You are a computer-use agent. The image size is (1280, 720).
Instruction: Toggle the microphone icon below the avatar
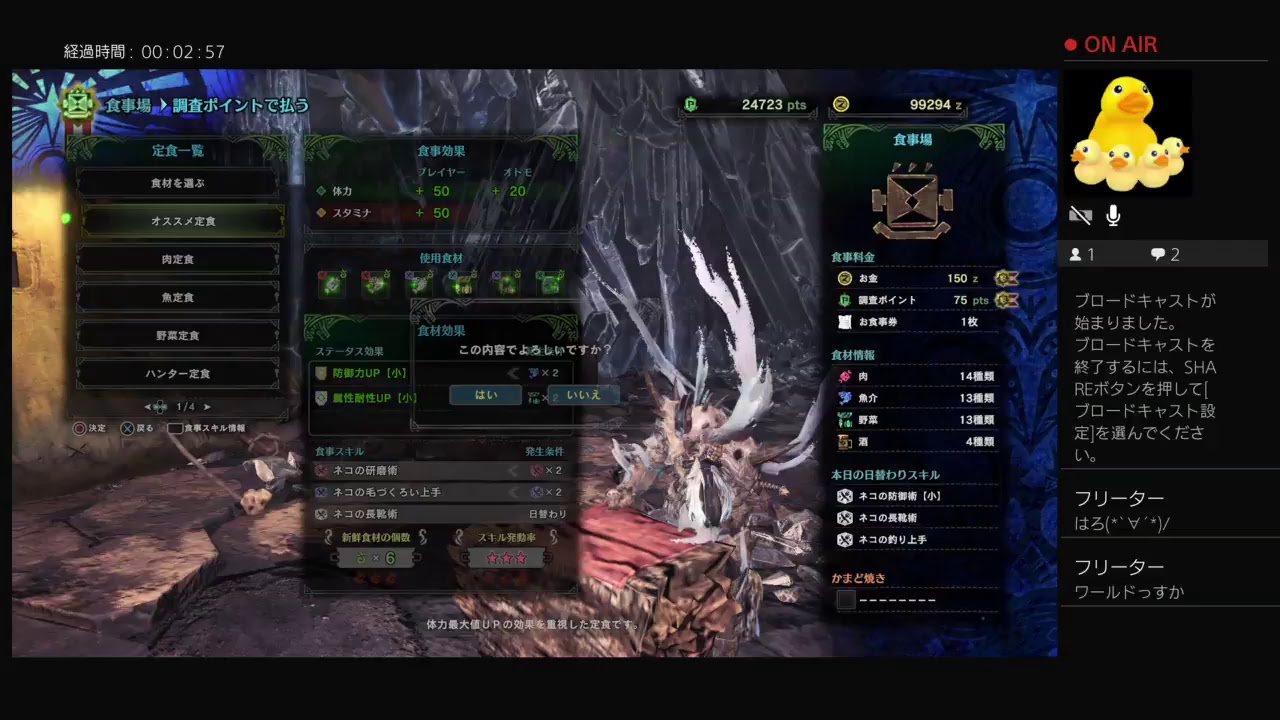click(x=1112, y=215)
